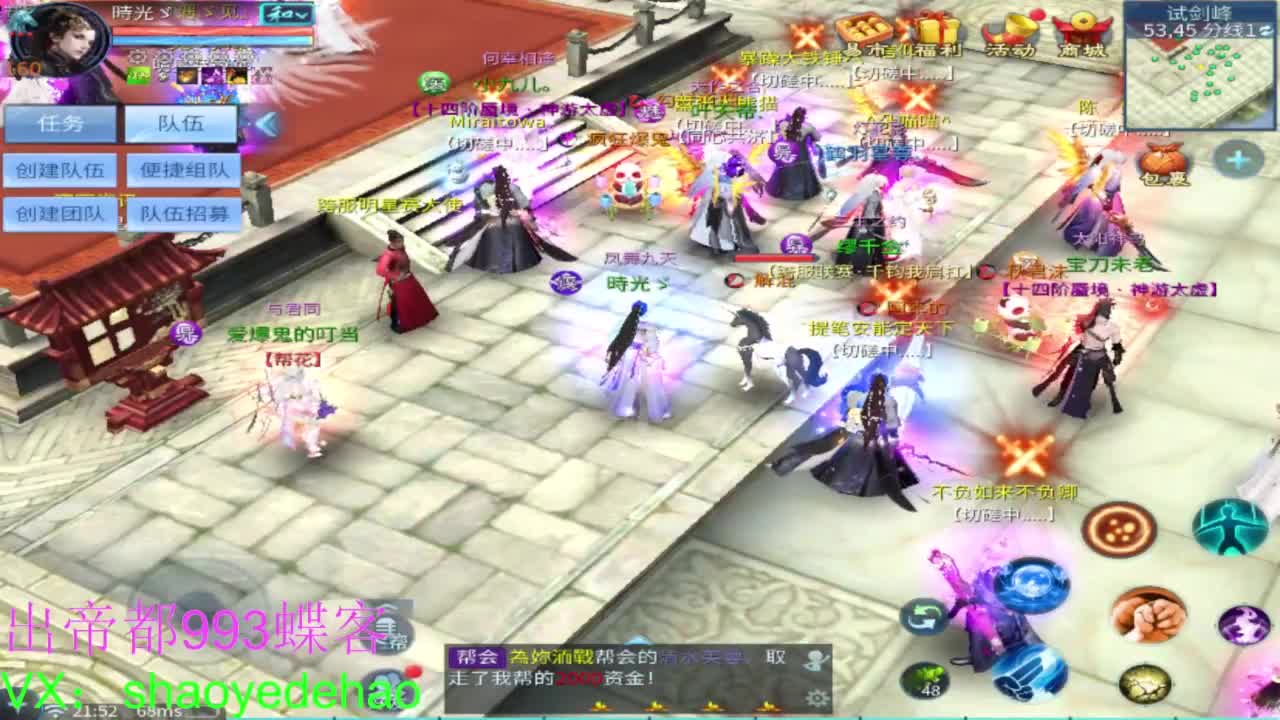Image resolution: width=1280 pixels, height=720 pixels.
Task: Open chat settings gear icon
Action: coord(817,698)
